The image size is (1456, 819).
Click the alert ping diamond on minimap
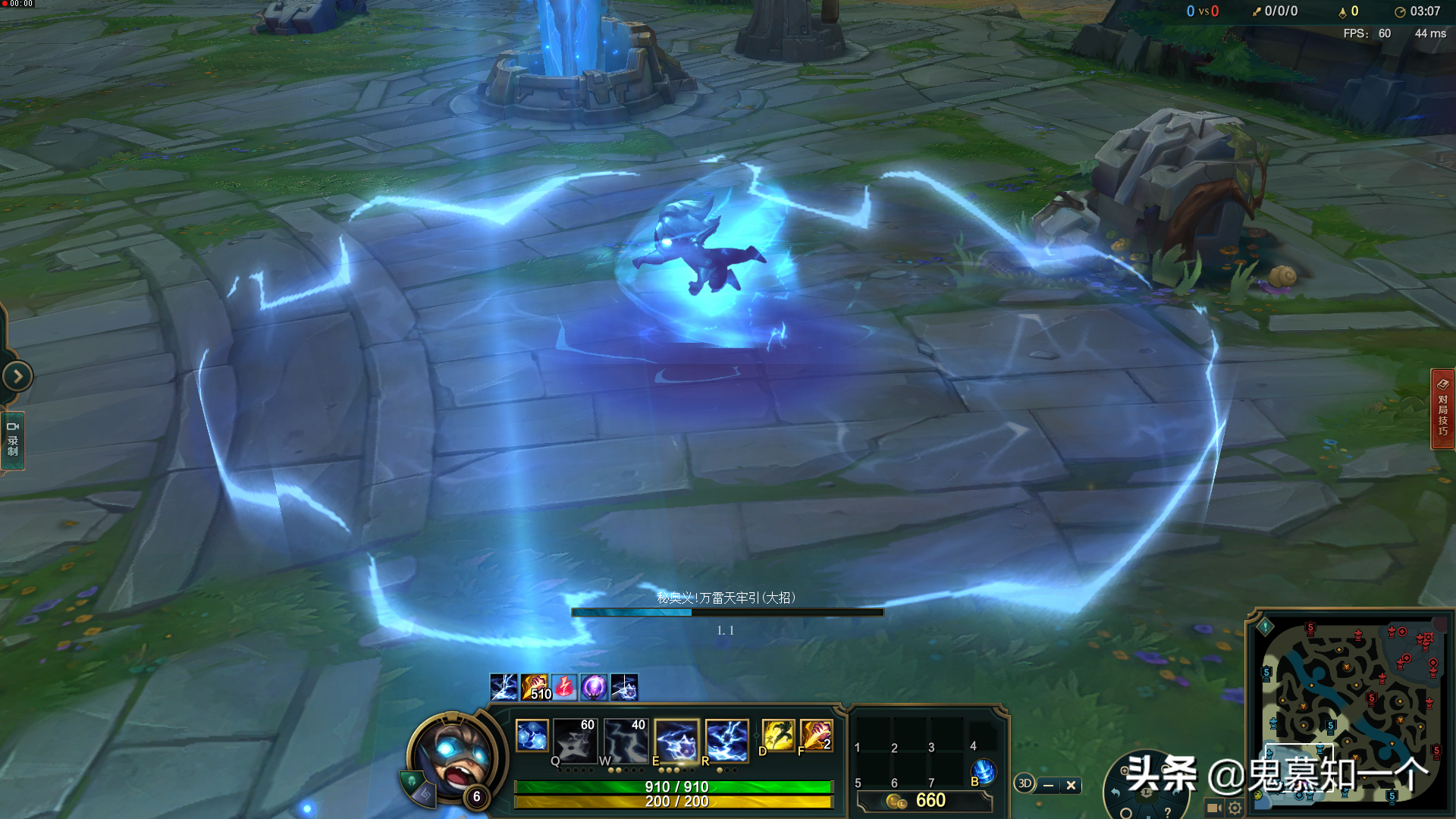click(1265, 627)
